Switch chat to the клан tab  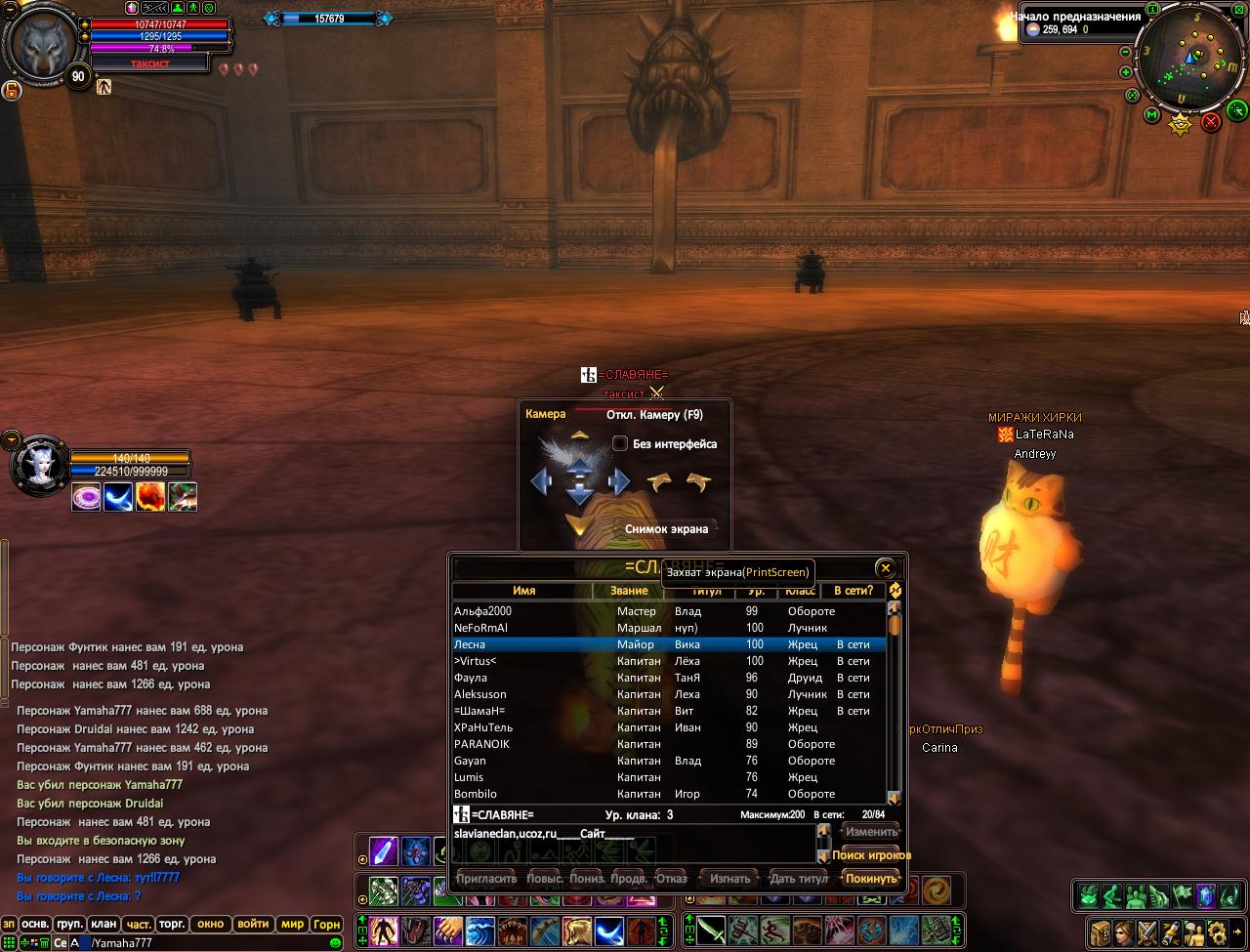tap(104, 924)
